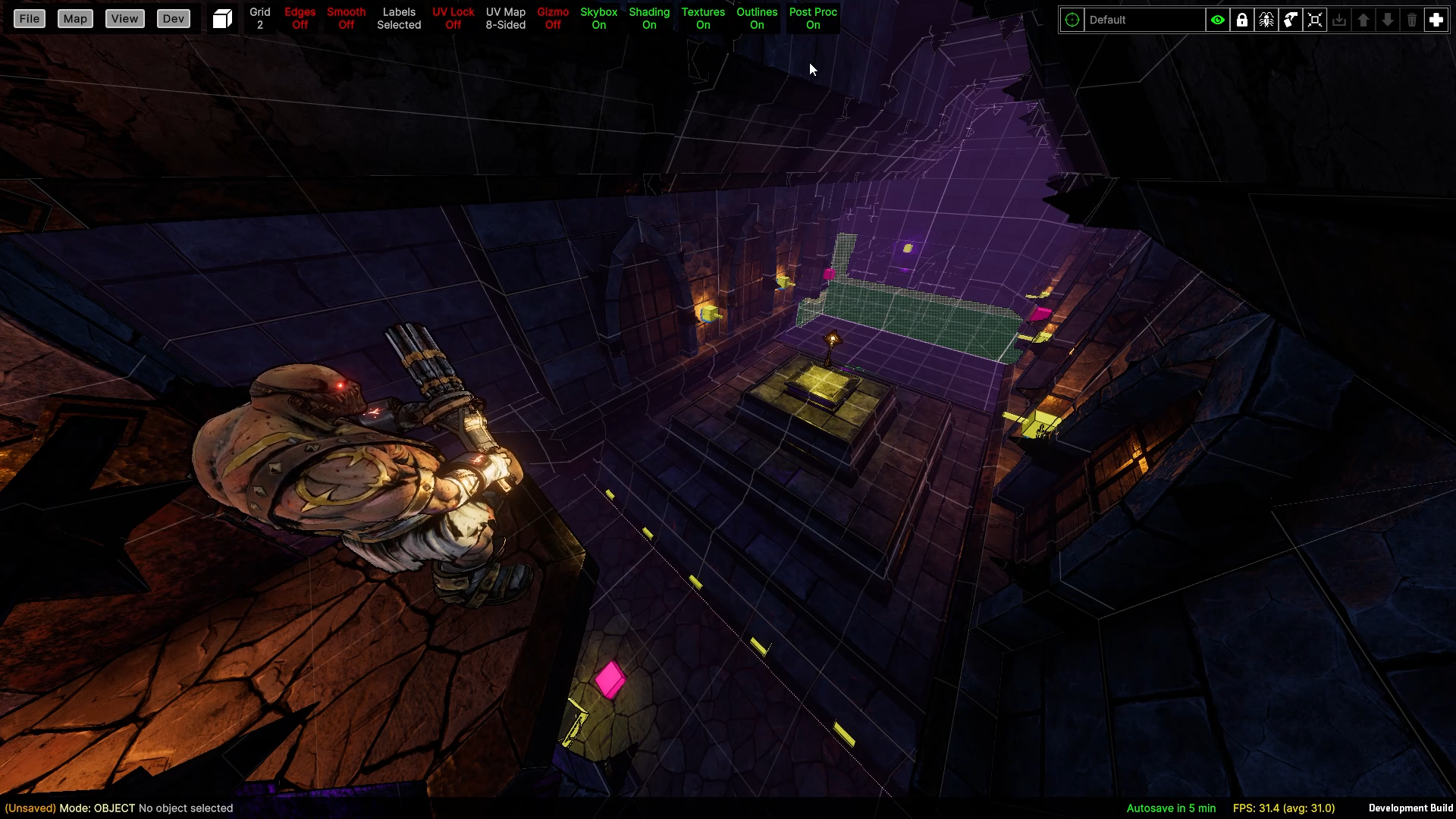Toggle the Skybox off
Screen dimensions: 1456x819
[598, 19]
